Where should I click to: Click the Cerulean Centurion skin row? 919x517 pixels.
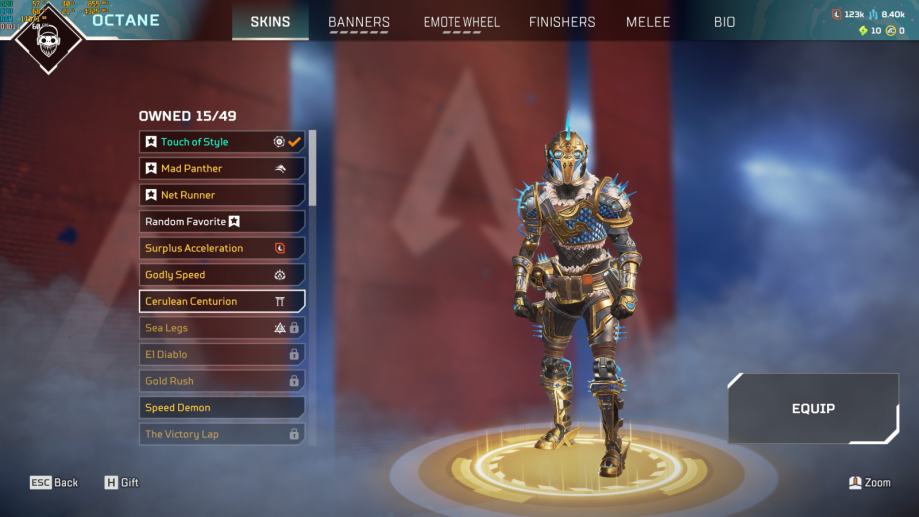[x=222, y=301]
